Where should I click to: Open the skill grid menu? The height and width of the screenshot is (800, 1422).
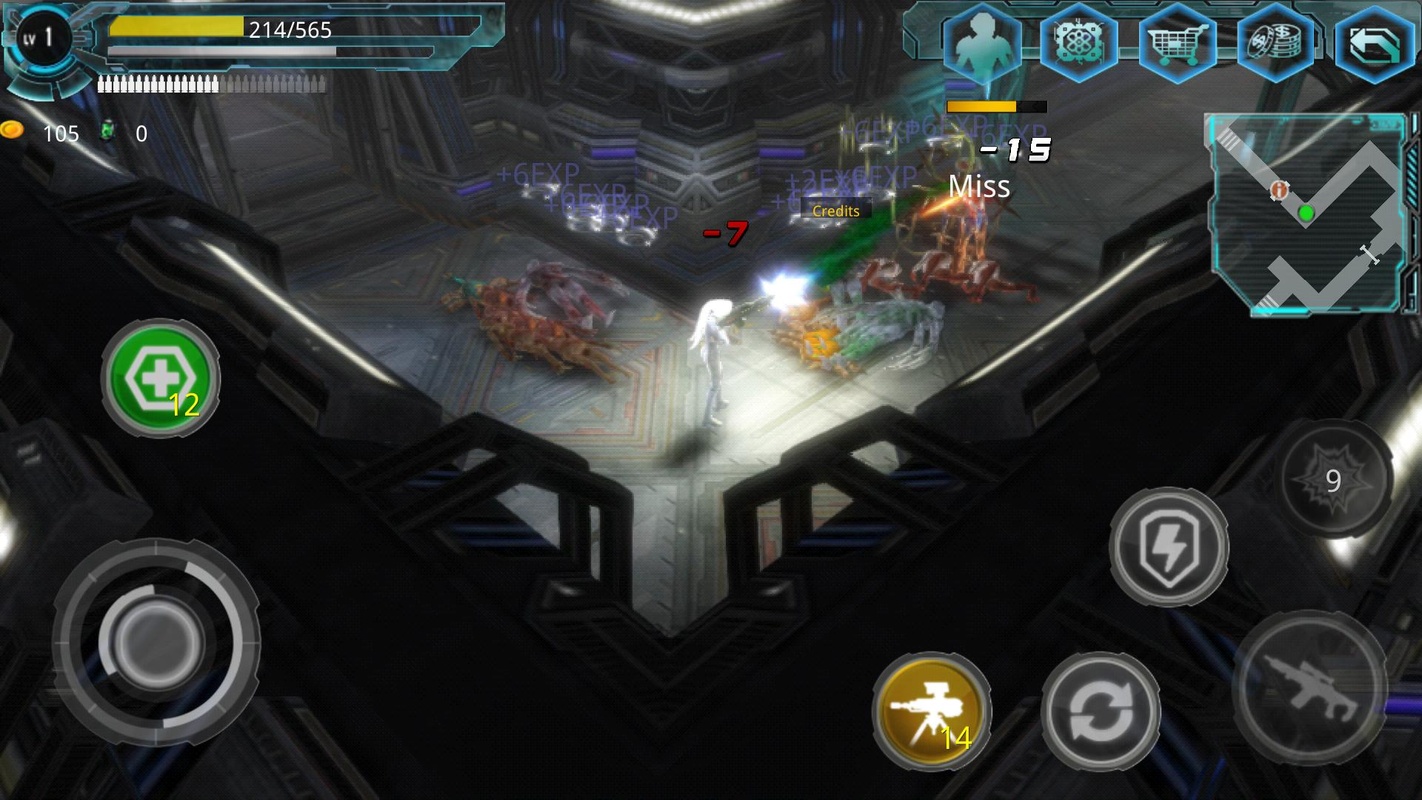click(x=1078, y=45)
